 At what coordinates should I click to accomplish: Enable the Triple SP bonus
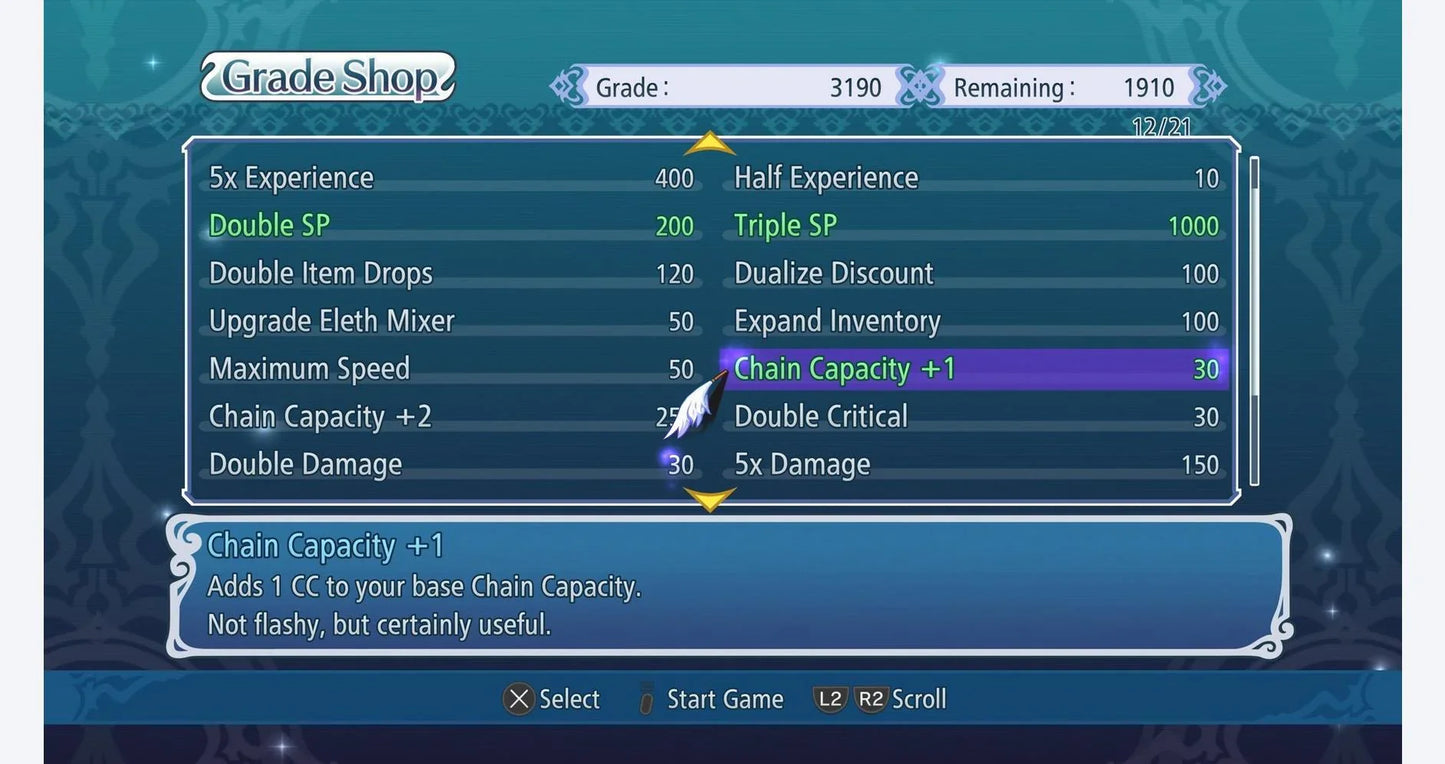click(x=783, y=225)
